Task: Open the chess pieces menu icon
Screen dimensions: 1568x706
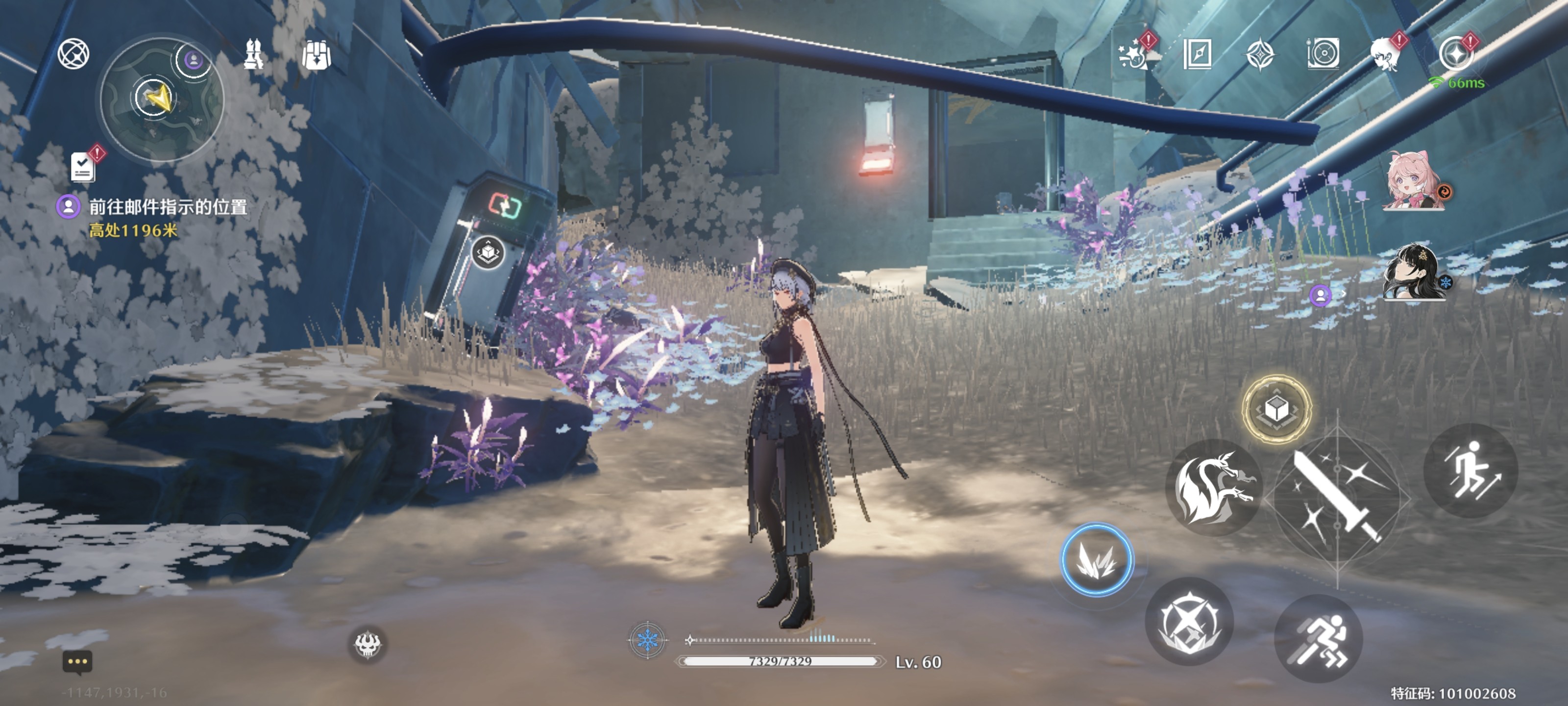Action: (x=254, y=53)
